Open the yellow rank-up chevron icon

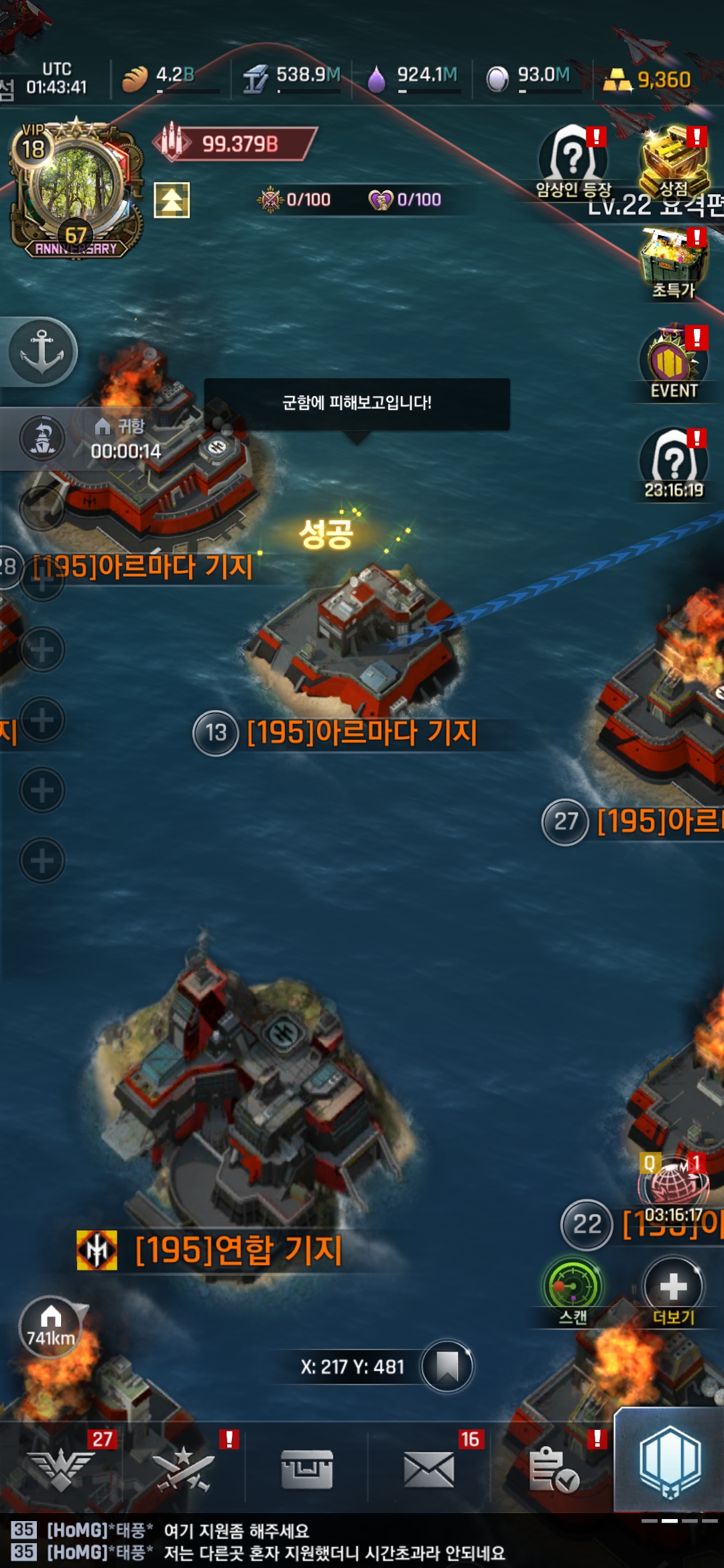coord(172,200)
